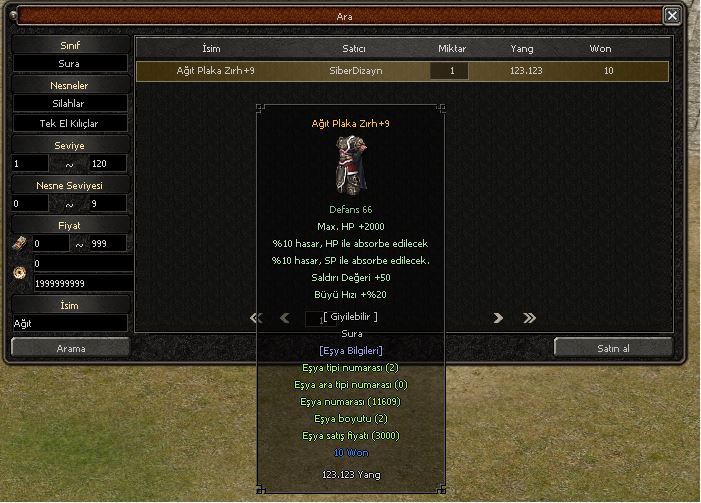Go to the next results page arrow
This screenshot has height=503, width=701.
point(498,318)
